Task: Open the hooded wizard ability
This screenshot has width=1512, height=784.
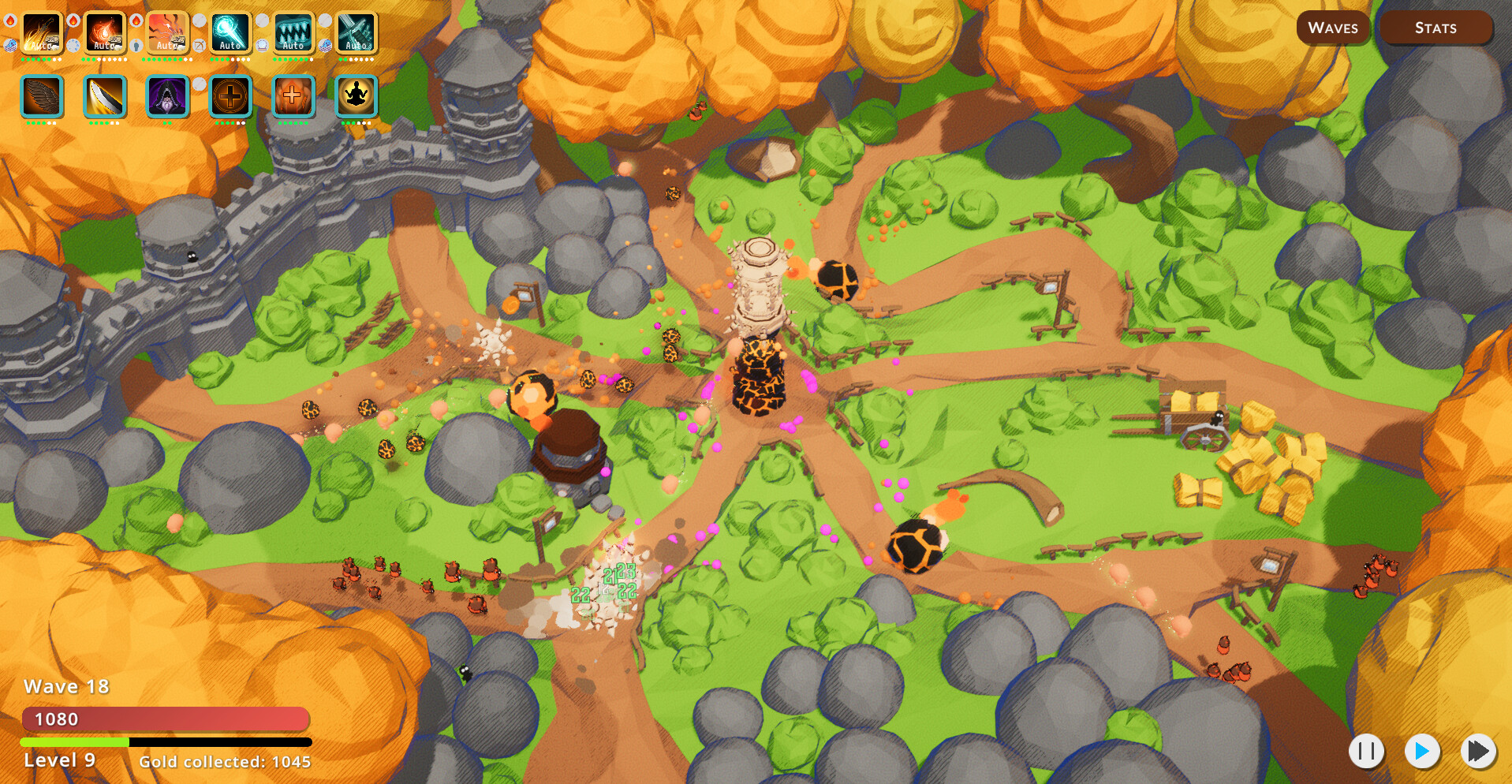Action: 168,97
